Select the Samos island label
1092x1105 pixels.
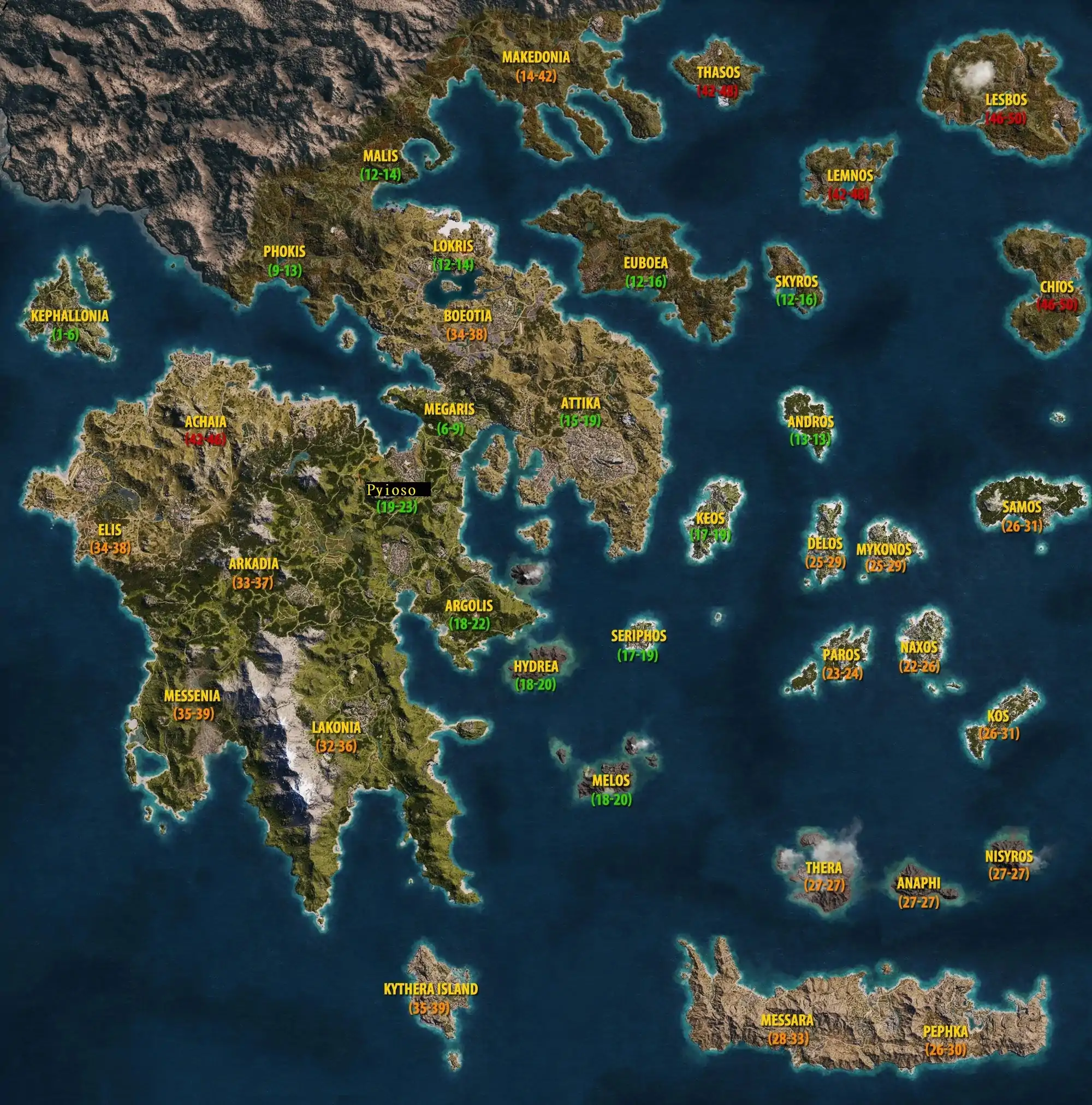(x=1022, y=507)
